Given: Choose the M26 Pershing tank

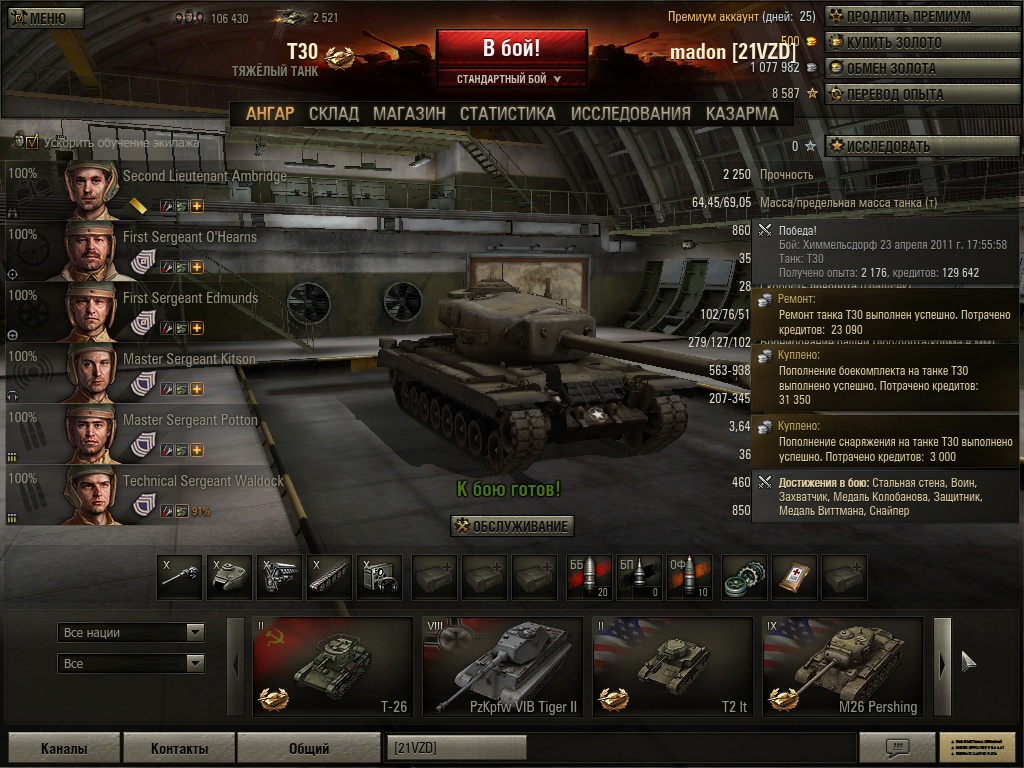Looking at the screenshot, I should pos(842,666).
